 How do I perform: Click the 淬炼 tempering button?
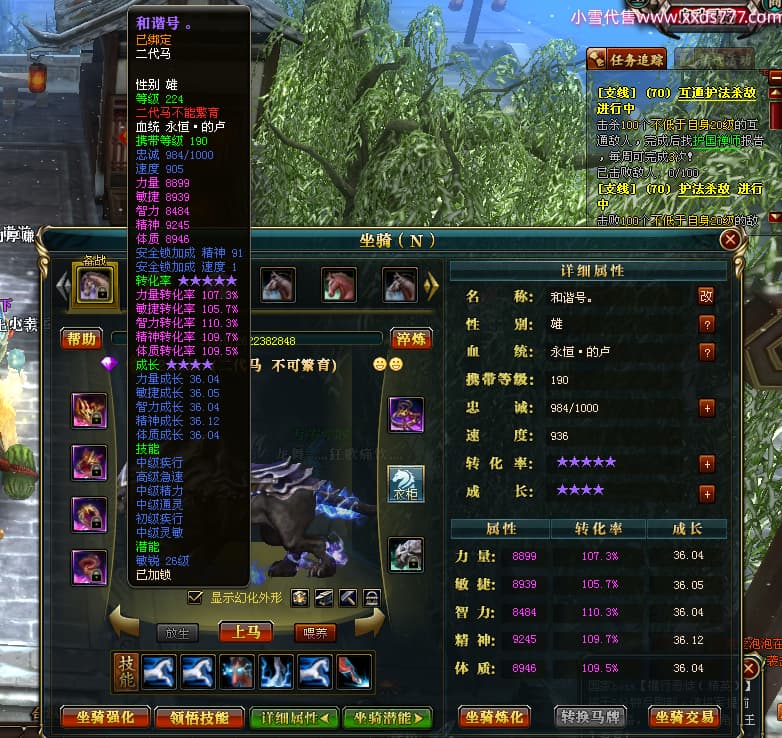point(411,339)
